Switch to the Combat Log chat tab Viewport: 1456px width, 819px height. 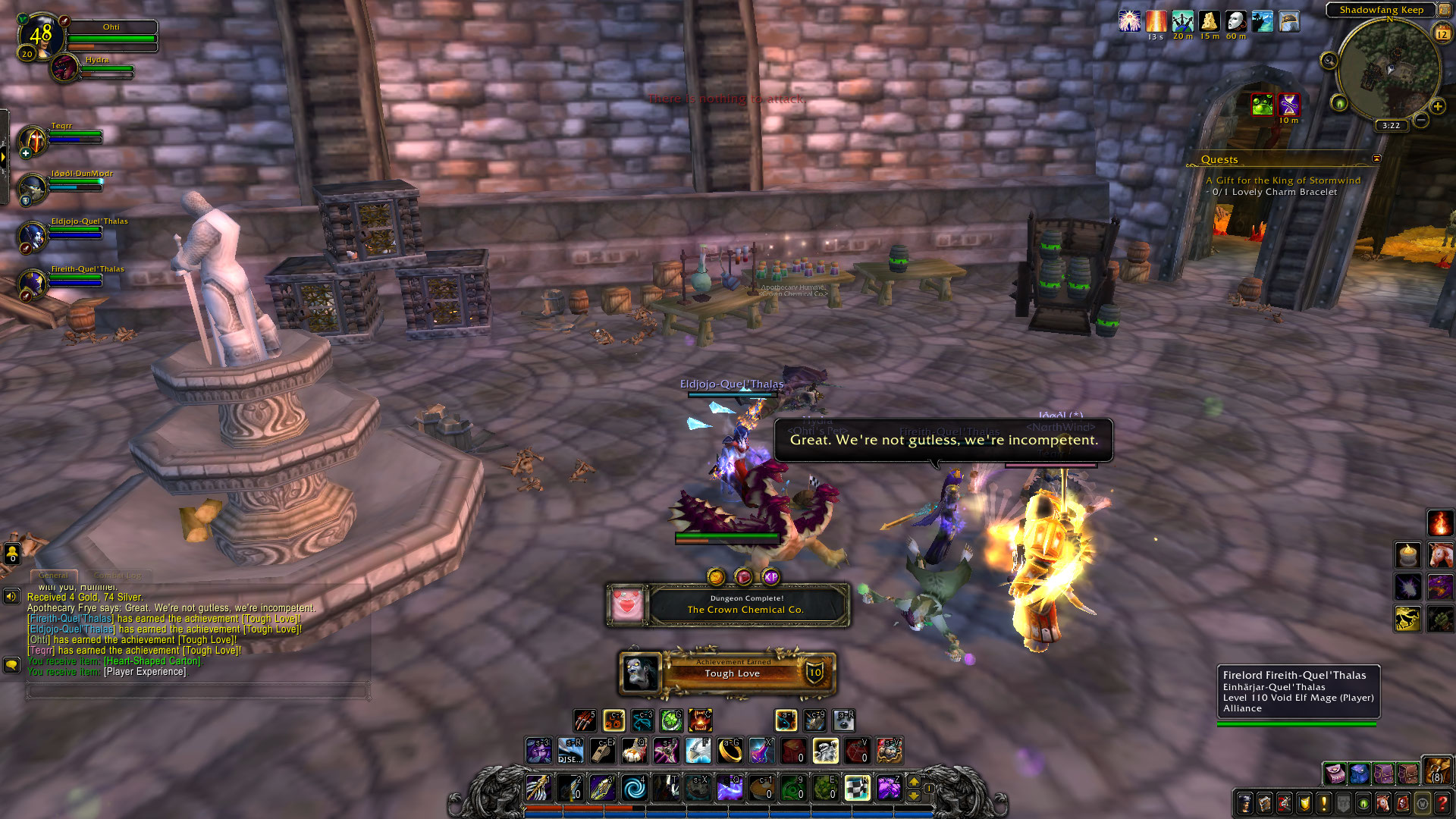(x=119, y=576)
